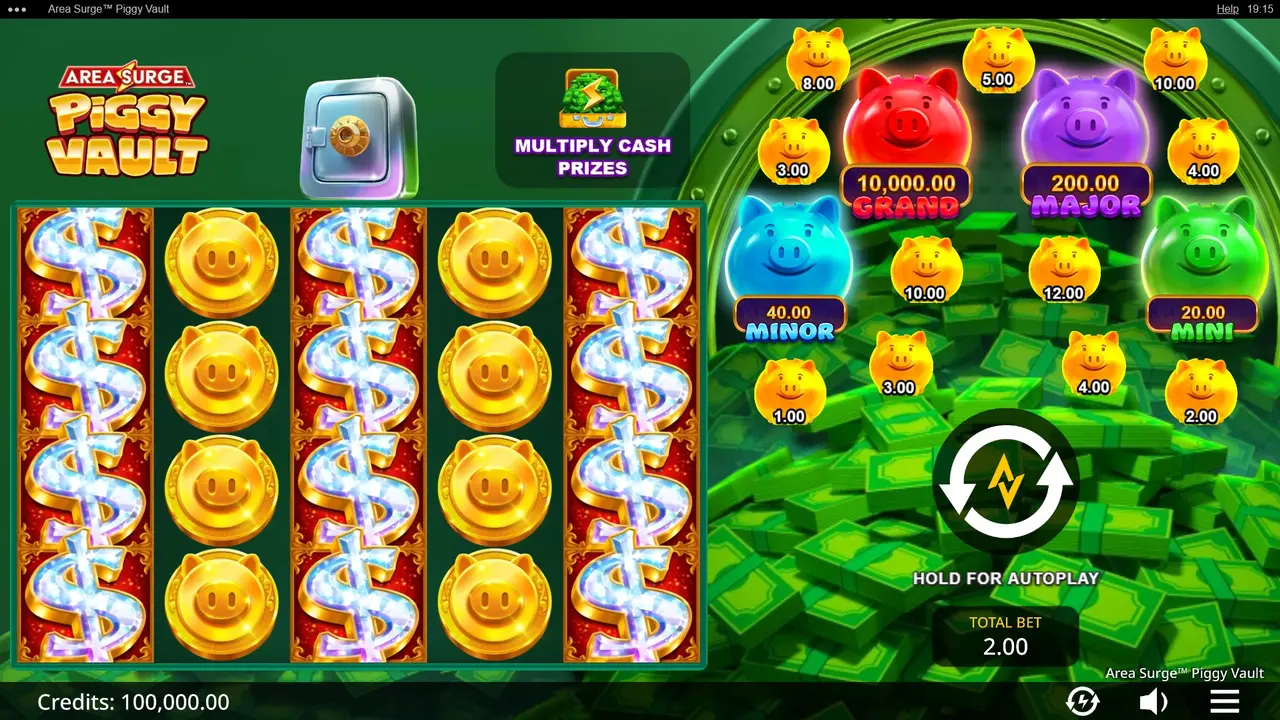Open the Help link

coord(1227,9)
